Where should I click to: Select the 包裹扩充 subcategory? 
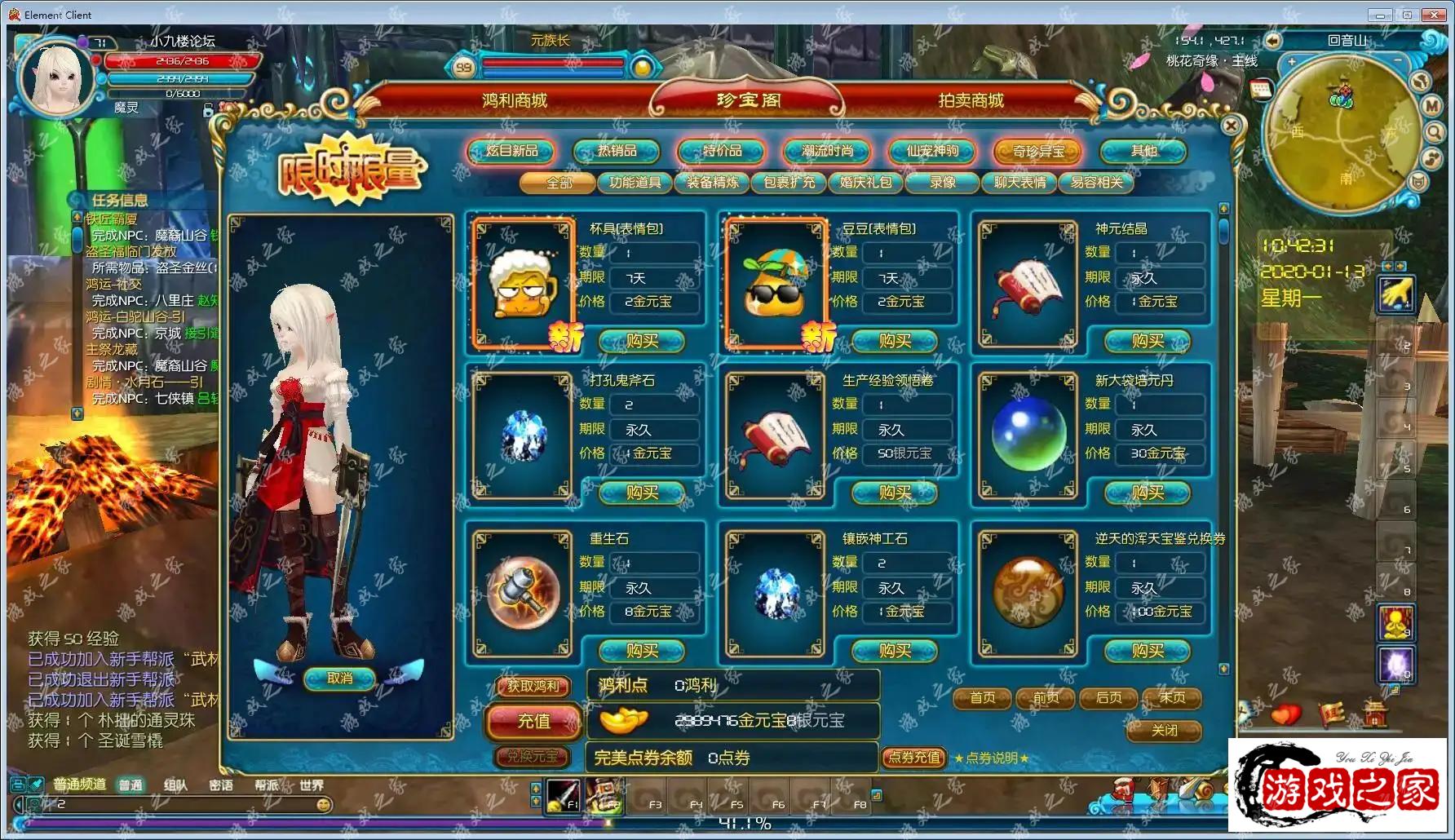[x=789, y=183]
